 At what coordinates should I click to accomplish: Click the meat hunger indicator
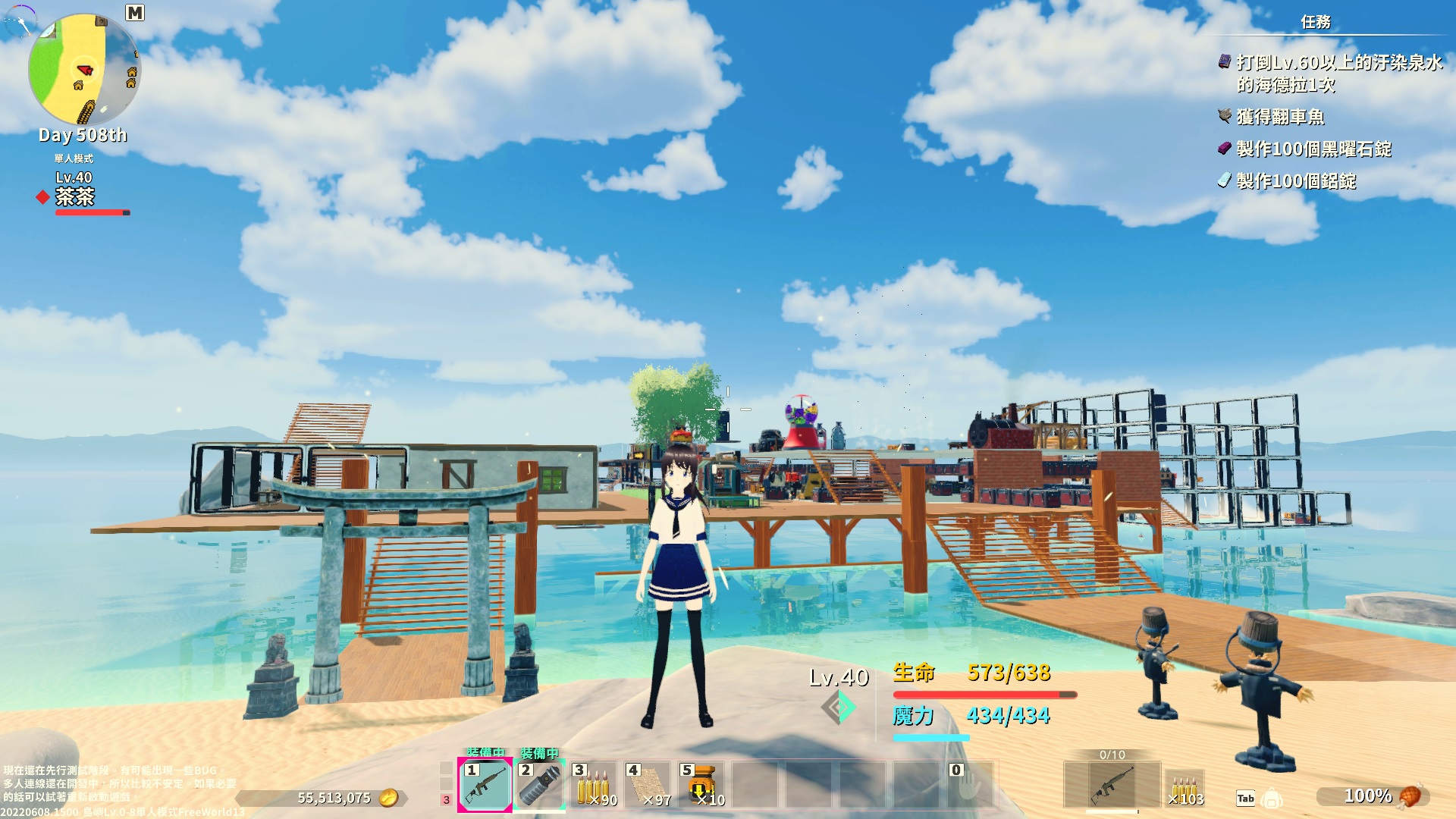point(1408,796)
